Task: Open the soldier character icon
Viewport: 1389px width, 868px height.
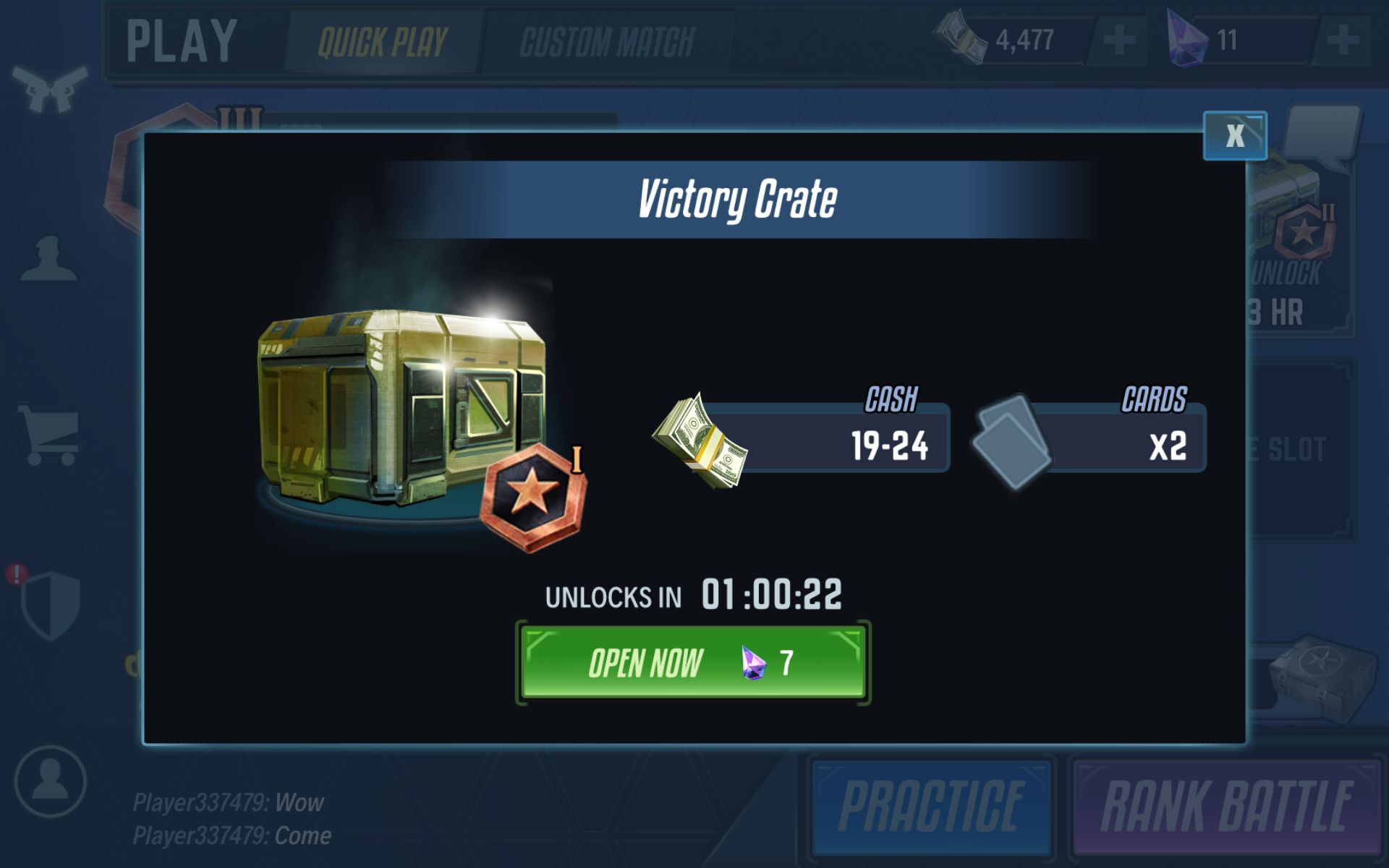Action: click(48, 259)
